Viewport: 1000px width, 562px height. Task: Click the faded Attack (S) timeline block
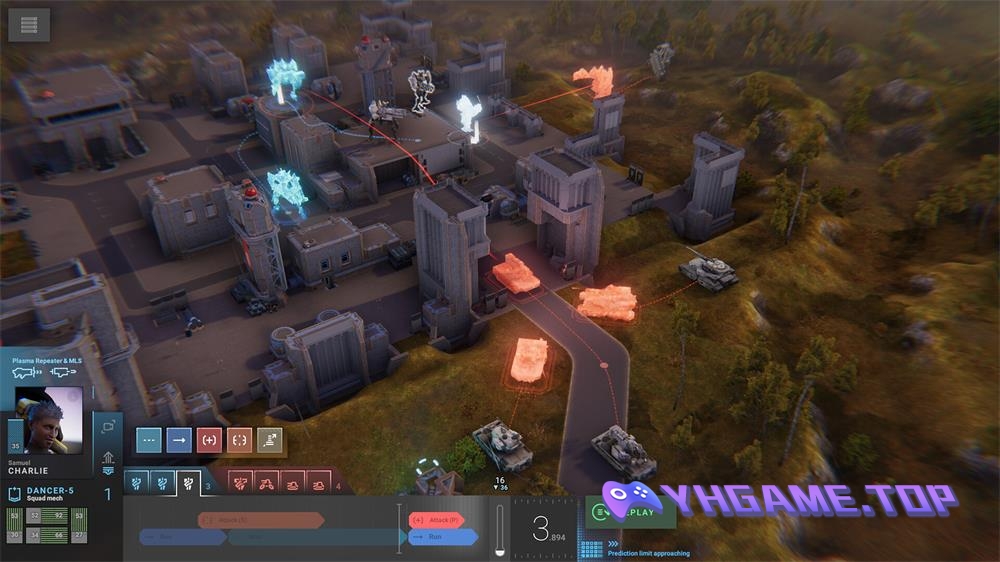(x=260, y=520)
